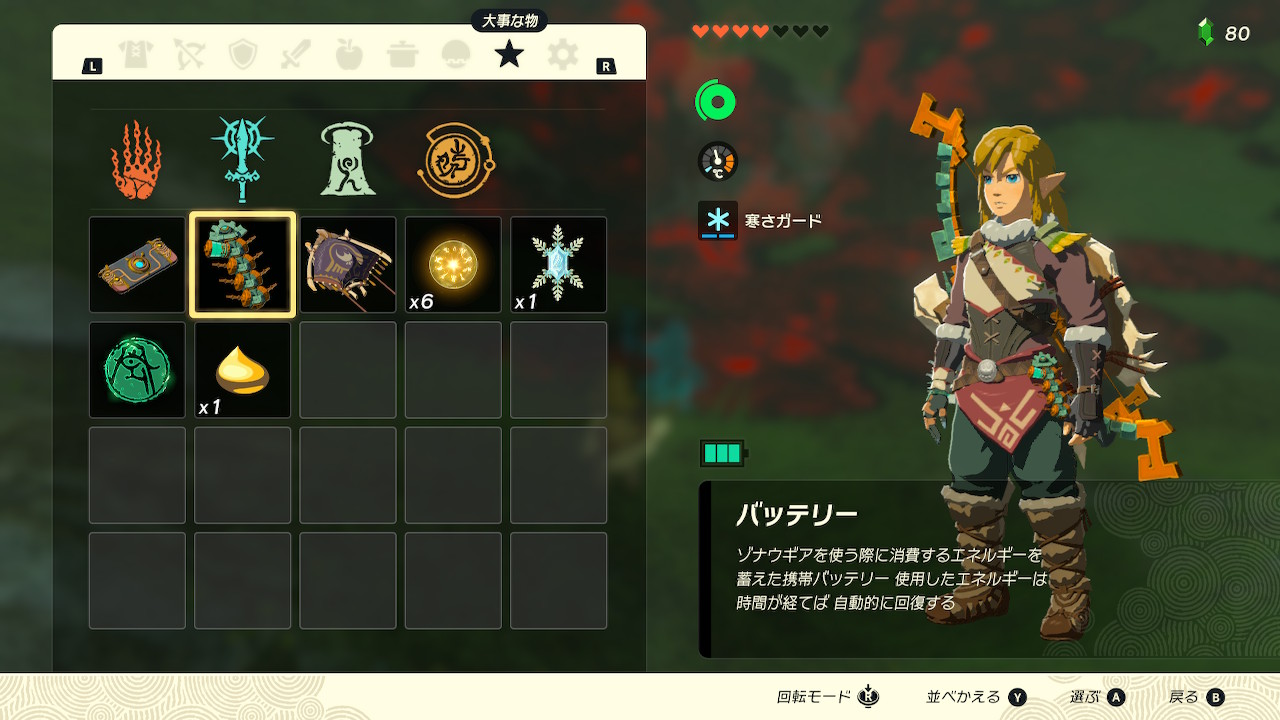Click the teal sword ability icon
Viewport: 1280px width, 720px height.
coord(242,158)
